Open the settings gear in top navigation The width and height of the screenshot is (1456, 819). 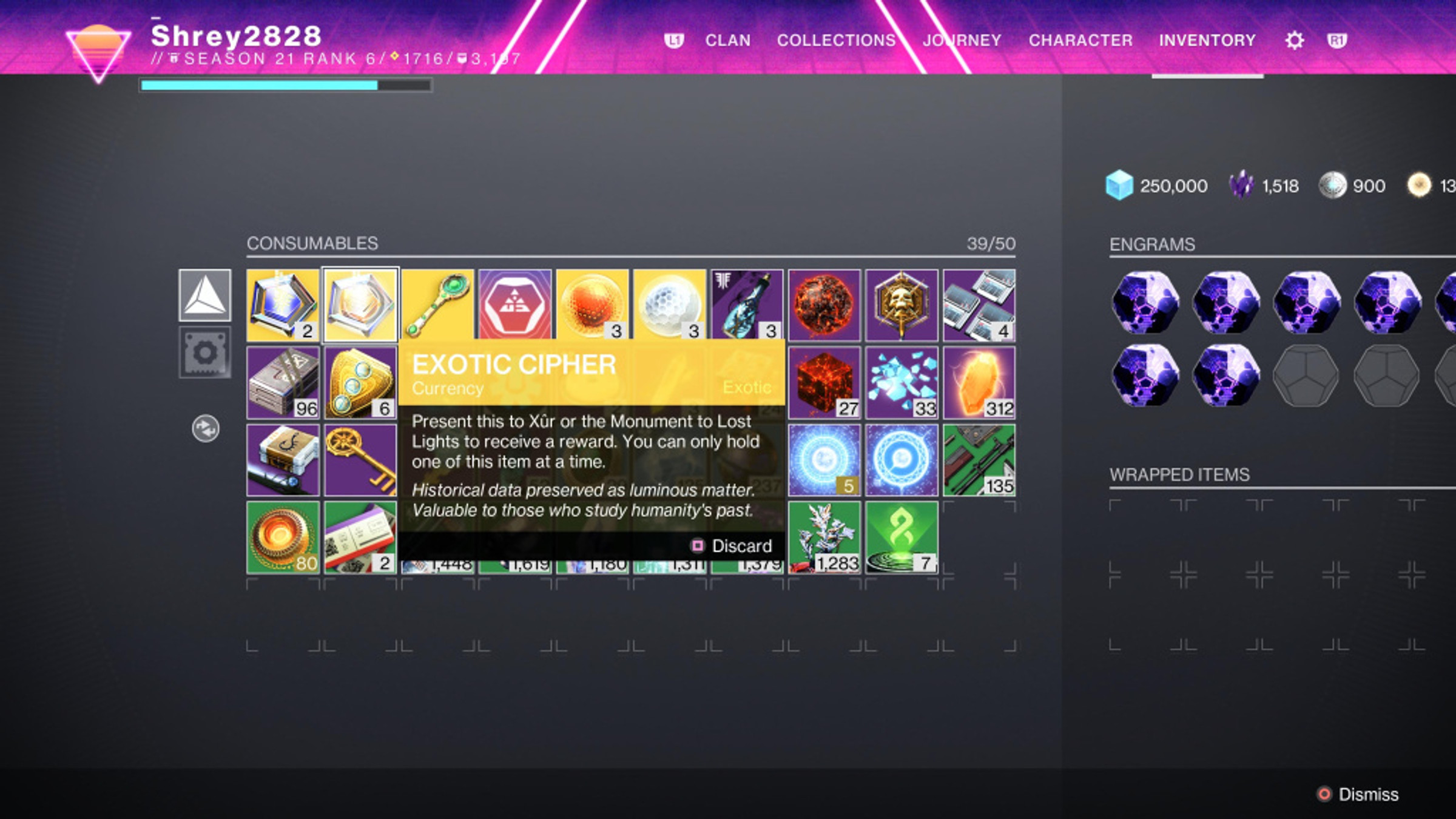(1294, 39)
